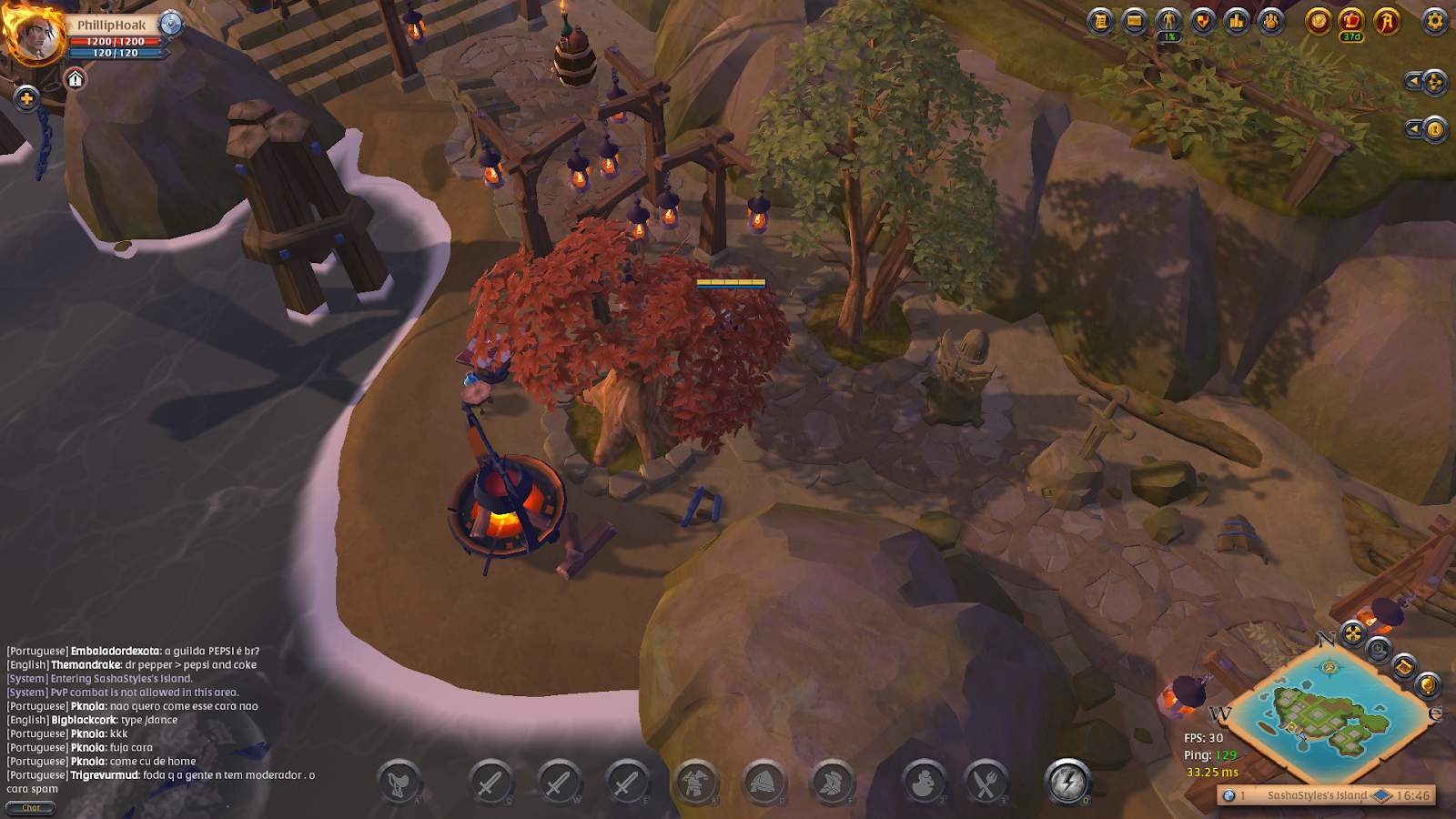Click PhillipHoak's character portrait
The height and width of the screenshot is (819, 1456).
(35, 36)
